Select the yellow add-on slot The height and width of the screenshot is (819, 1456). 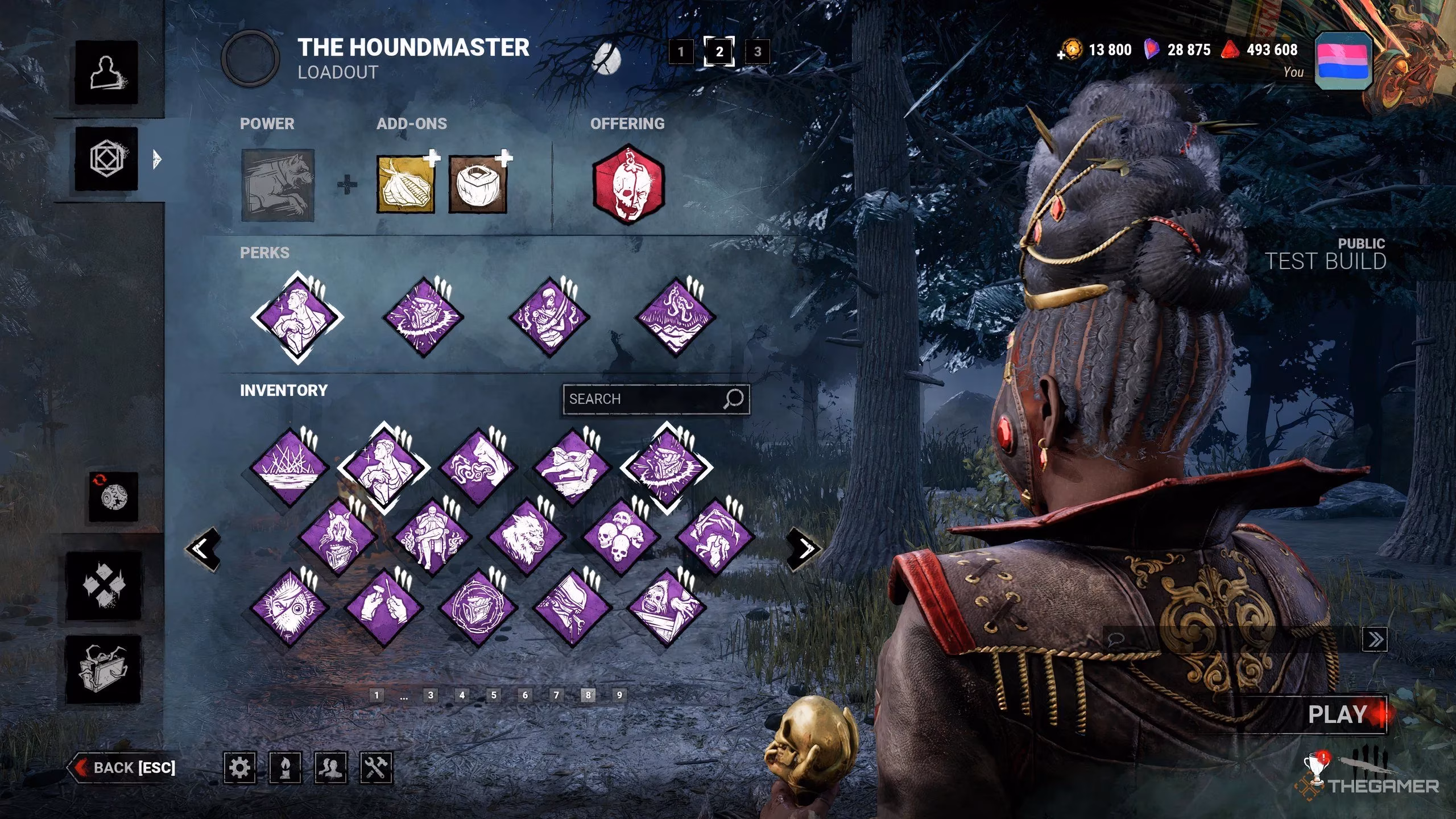click(x=406, y=185)
